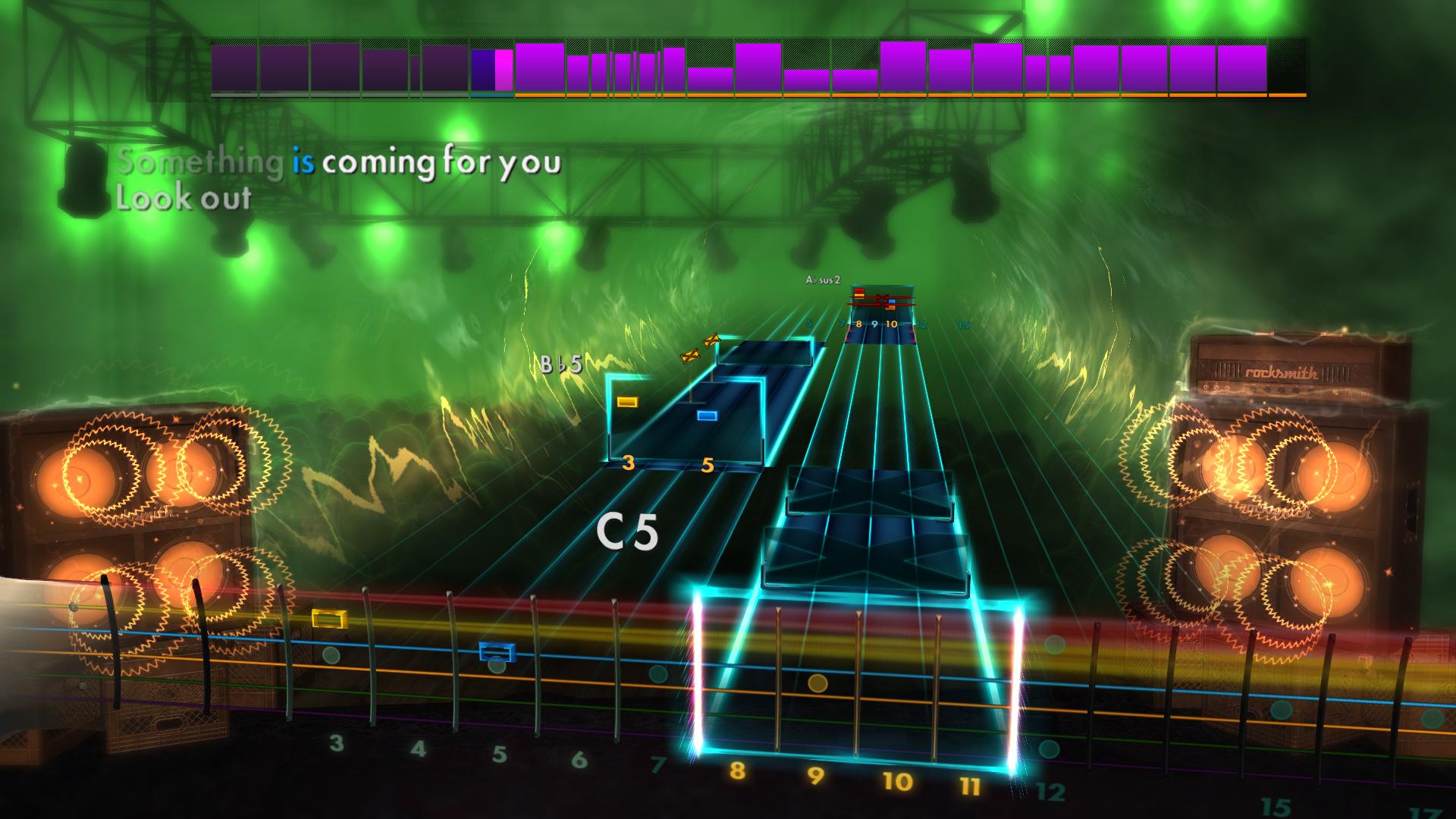This screenshot has height=819, width=1456.
Task: Select the highlighted pink song section in the timeline
Action: pos(502,71)
